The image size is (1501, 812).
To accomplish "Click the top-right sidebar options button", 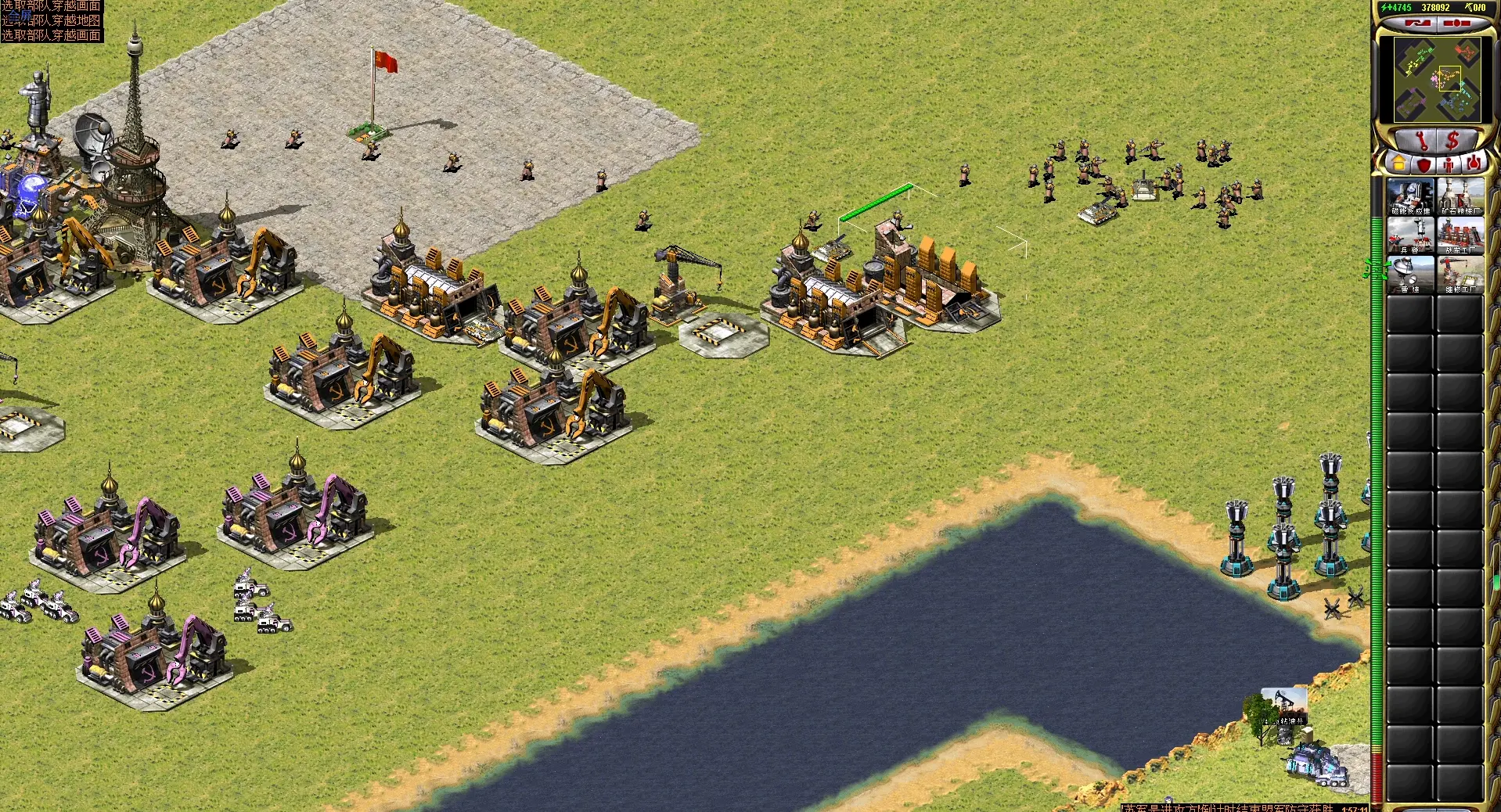I will click(x=1456, y=23).
